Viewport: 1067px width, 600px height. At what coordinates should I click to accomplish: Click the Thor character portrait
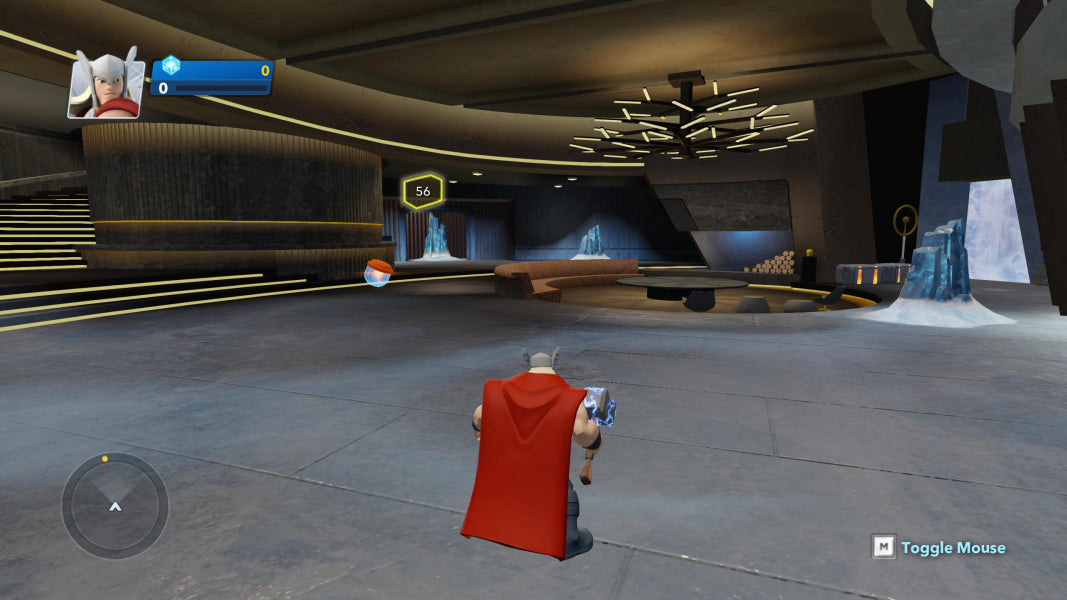point(106,84)
